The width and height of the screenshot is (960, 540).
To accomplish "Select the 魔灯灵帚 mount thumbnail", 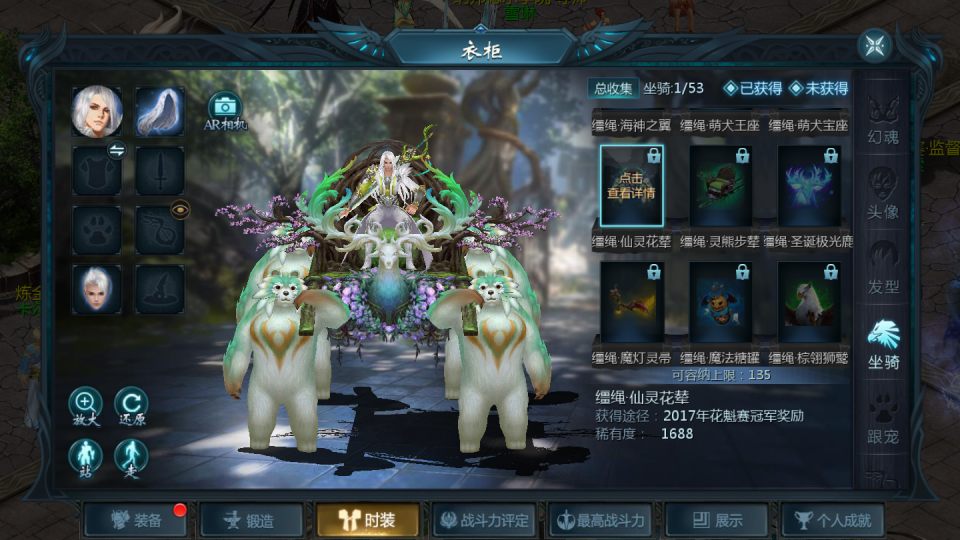I will coord(632,301).
